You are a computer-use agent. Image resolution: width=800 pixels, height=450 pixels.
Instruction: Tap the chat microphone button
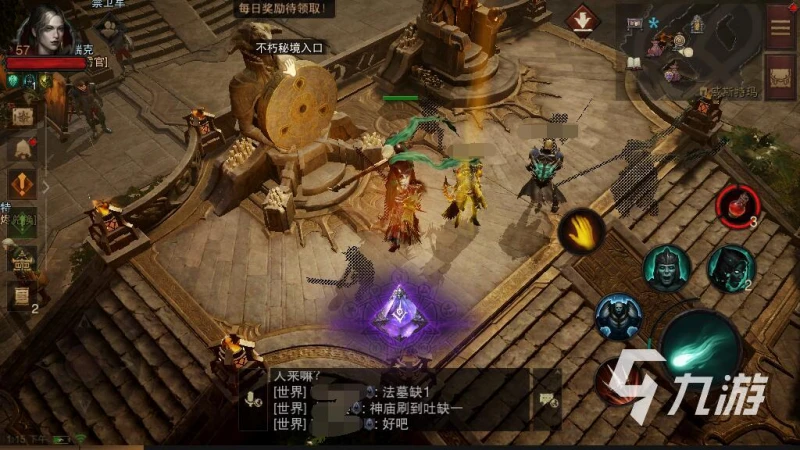(x=252, y=398)
